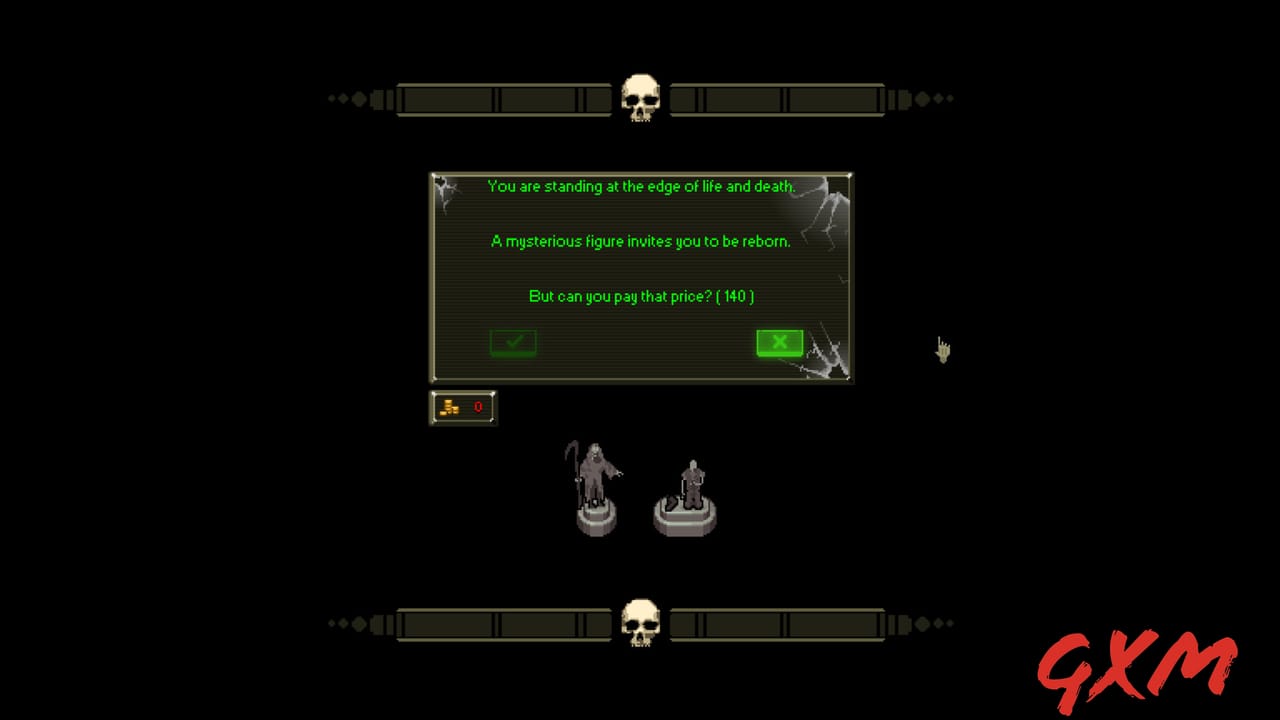The height and width of the screenshot is (720, 1280).
Task: Accept rebirth with the green checkmark
Action: click(513, 342)
